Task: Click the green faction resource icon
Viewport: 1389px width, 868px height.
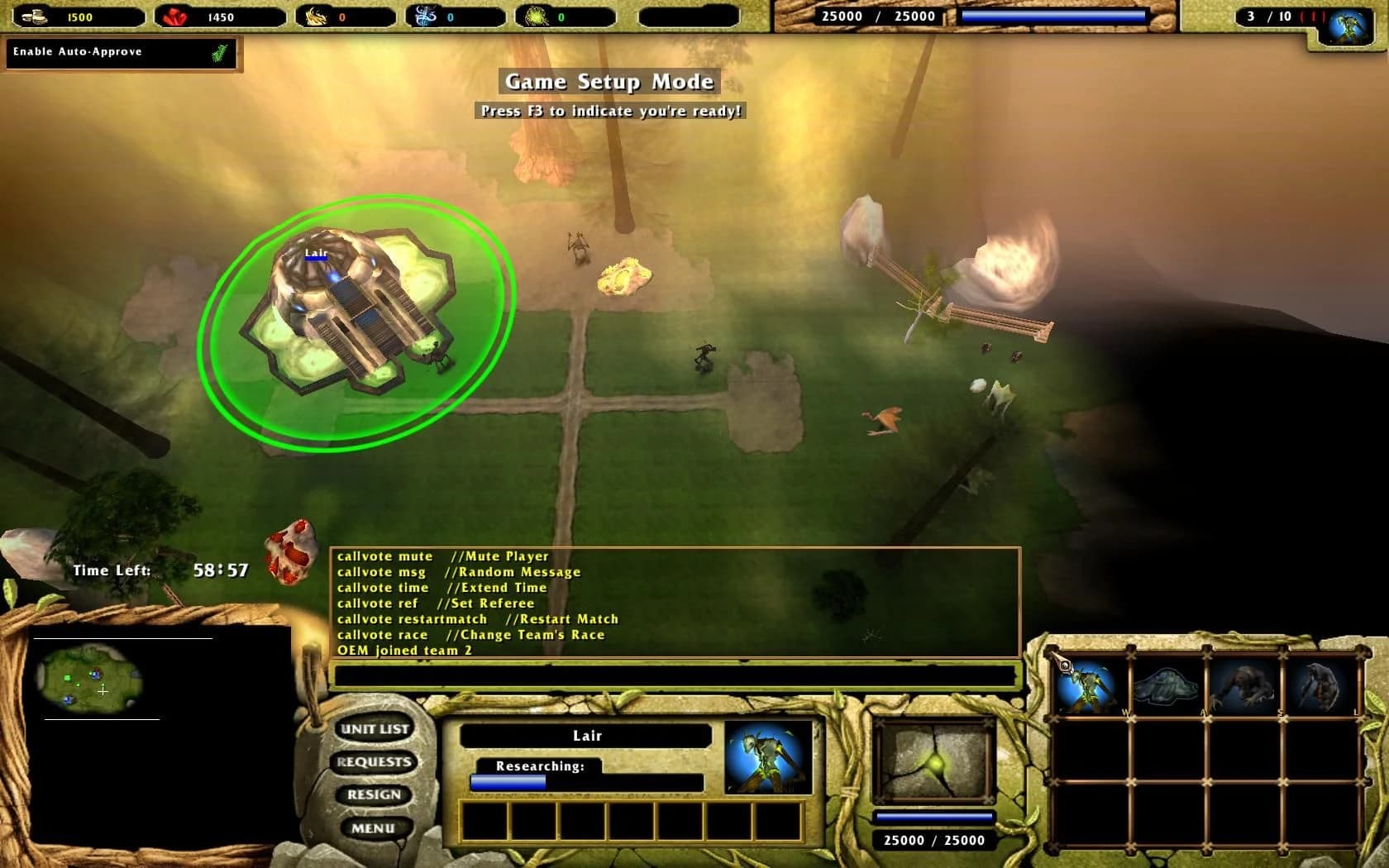Action: [536, 14]
